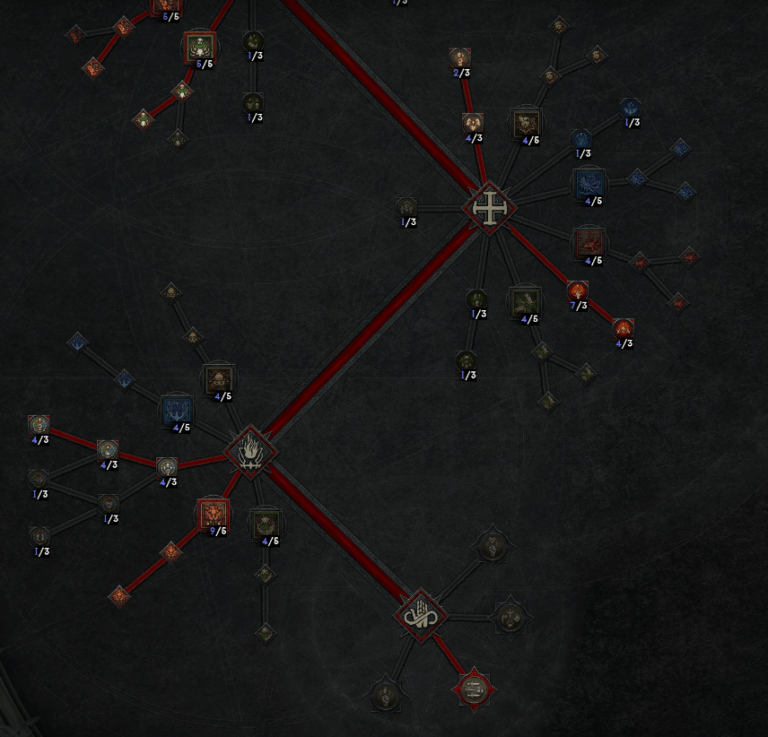Screen dimensions: 768x737
Task: Pick the red 4/3 passive beyond the 7/3 node
Action: (623, 328)
